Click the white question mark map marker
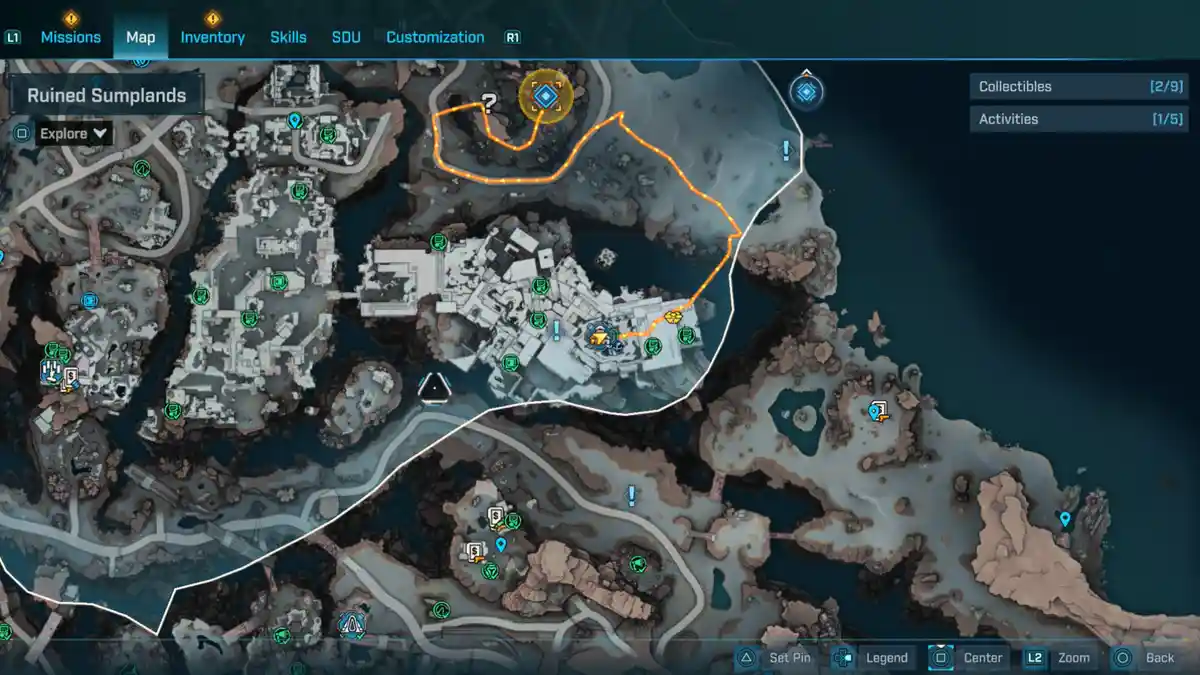Screen dimensions: 1200x675 tap(489, 101)
